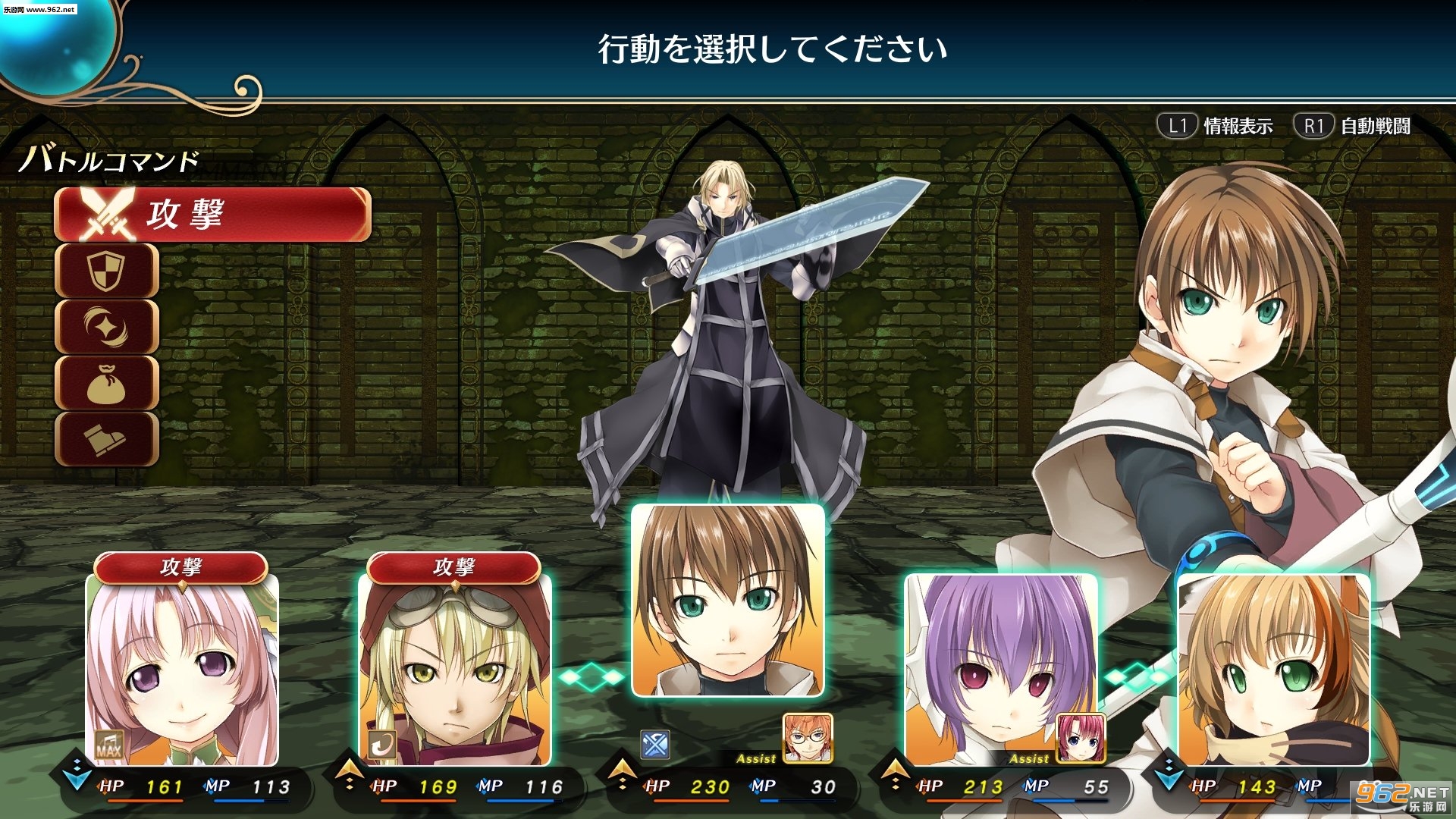The height and width of the screenshot is (819, 1456).
Task: Click the crossed swords status icon
Action: coord(654,745)
